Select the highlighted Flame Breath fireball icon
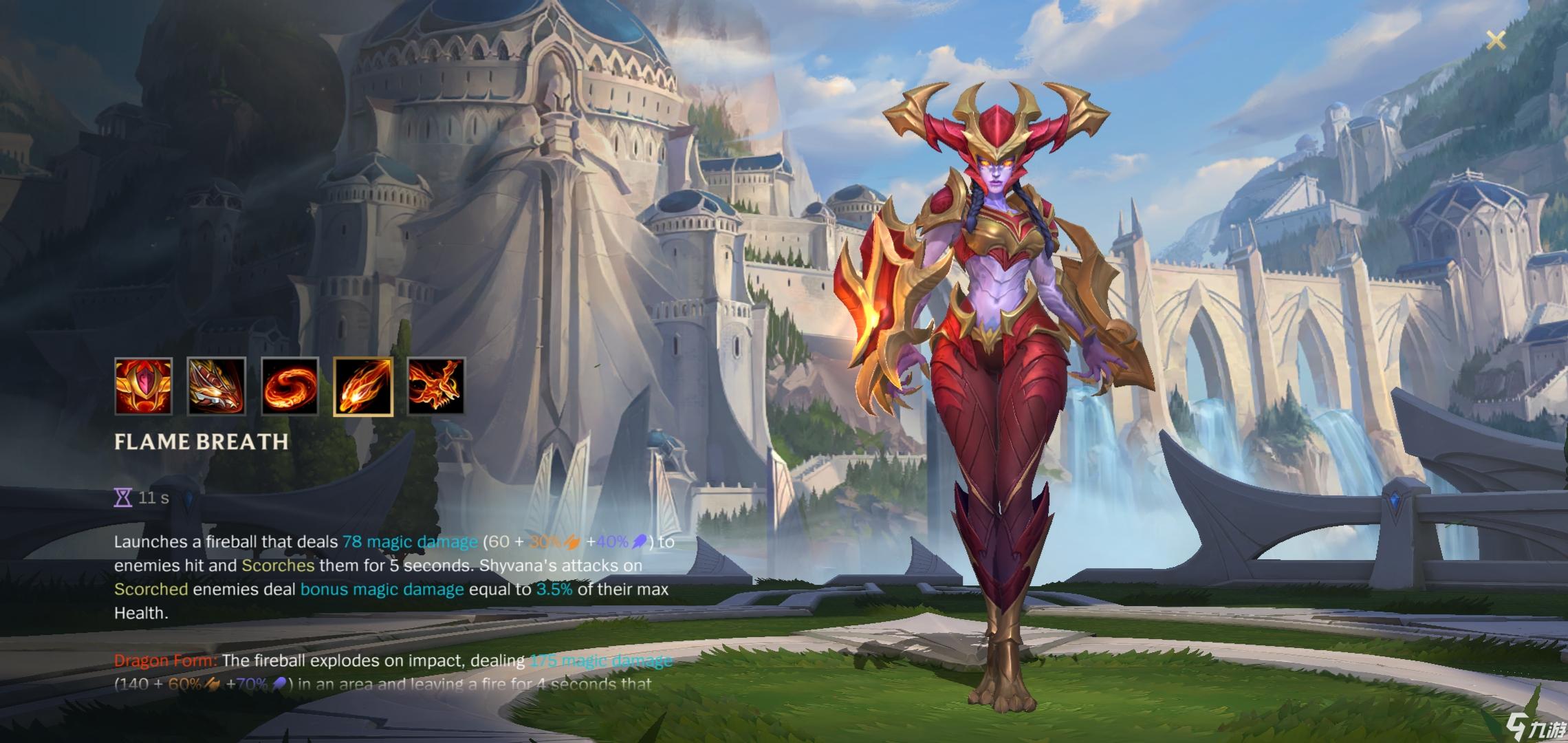 coord(363,386)
